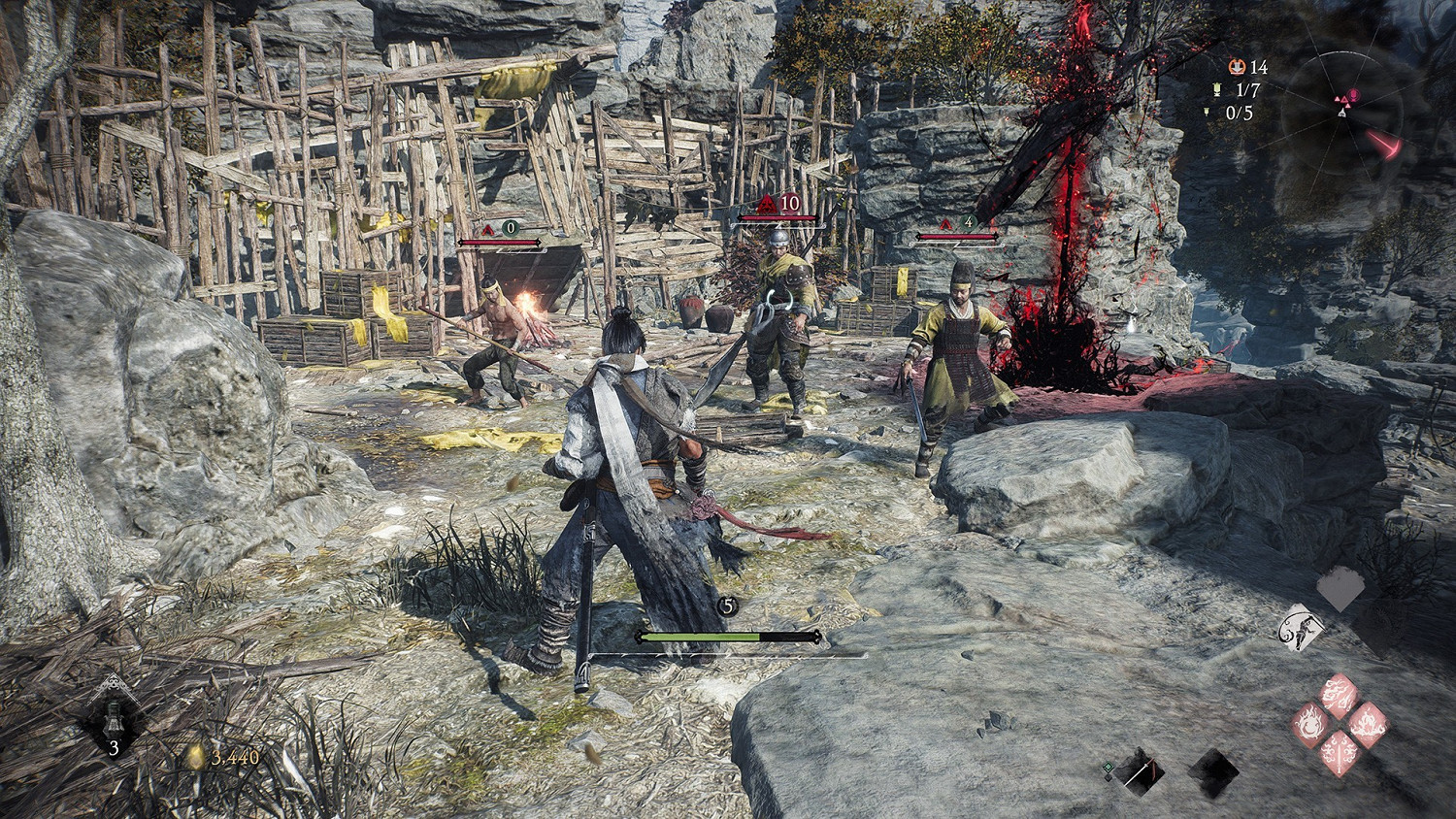This screenshot has width=1456, height=819.
Task: Select the player arrow at the minimap center
Action: tap(1342, 113)
